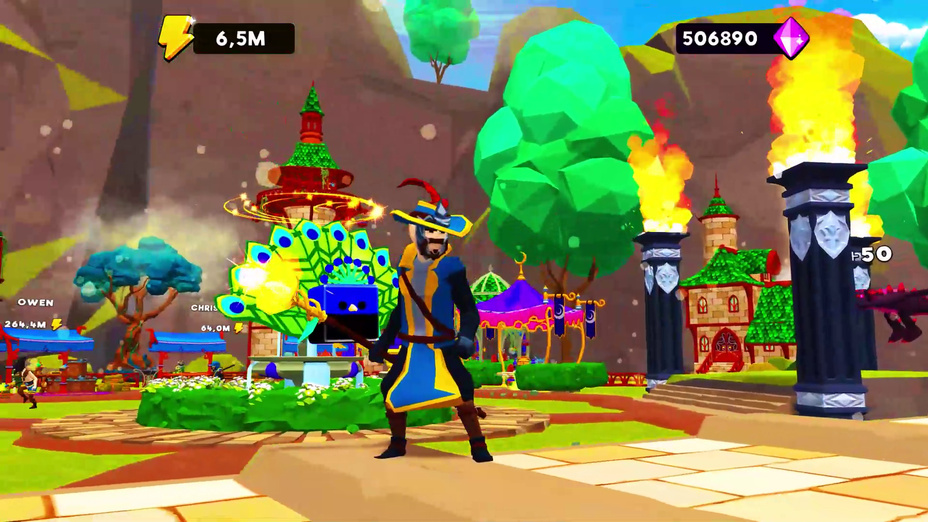The height and width of the screenshot is (522, 928).
Task: Tap the purple gem currency icon
Action: [x=791, y=37]
